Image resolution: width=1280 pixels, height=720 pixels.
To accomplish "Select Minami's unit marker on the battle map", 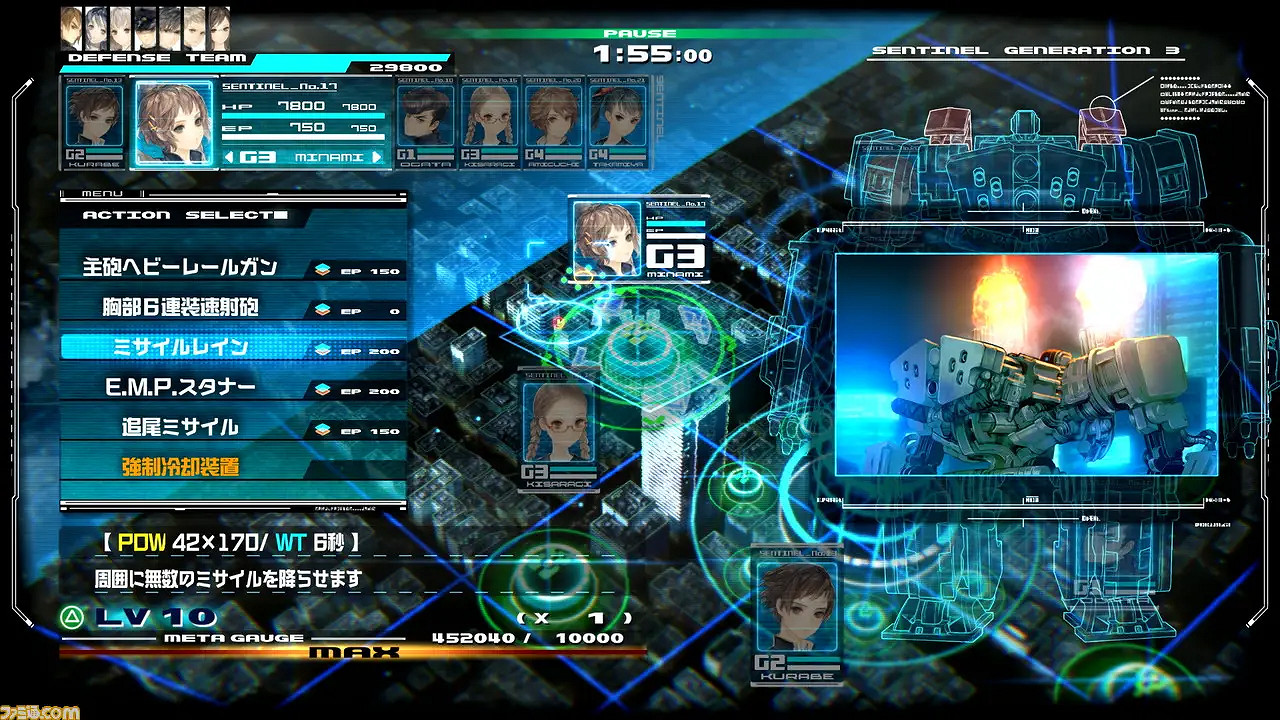I will [610, 240].
